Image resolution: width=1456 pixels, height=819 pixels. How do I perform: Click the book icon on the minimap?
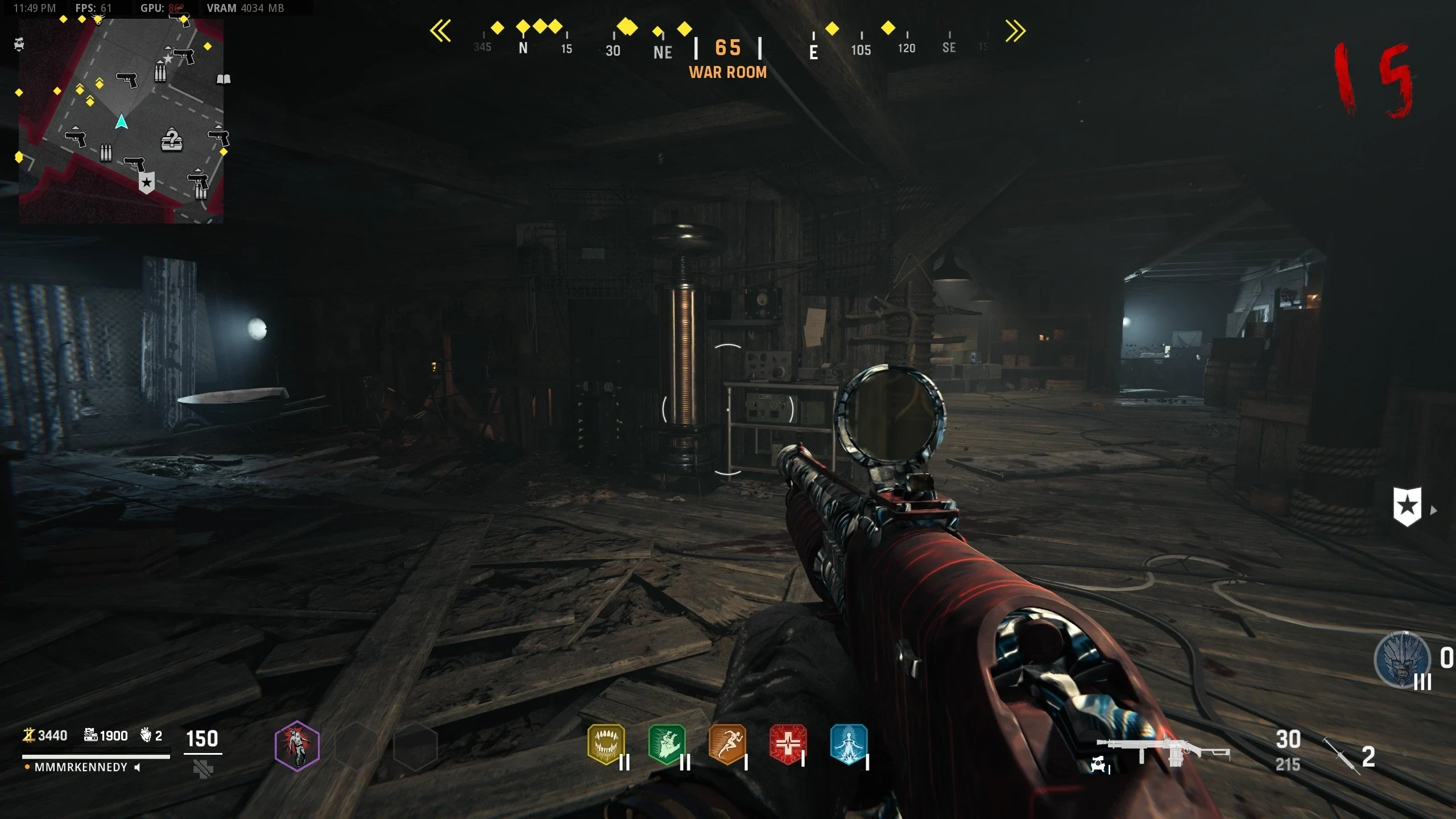click(224, 79)
